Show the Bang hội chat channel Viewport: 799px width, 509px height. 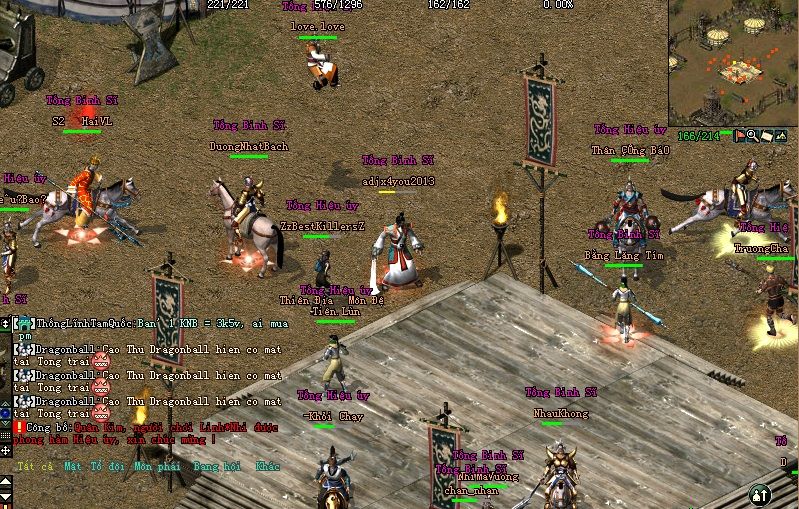pos(219,466)
